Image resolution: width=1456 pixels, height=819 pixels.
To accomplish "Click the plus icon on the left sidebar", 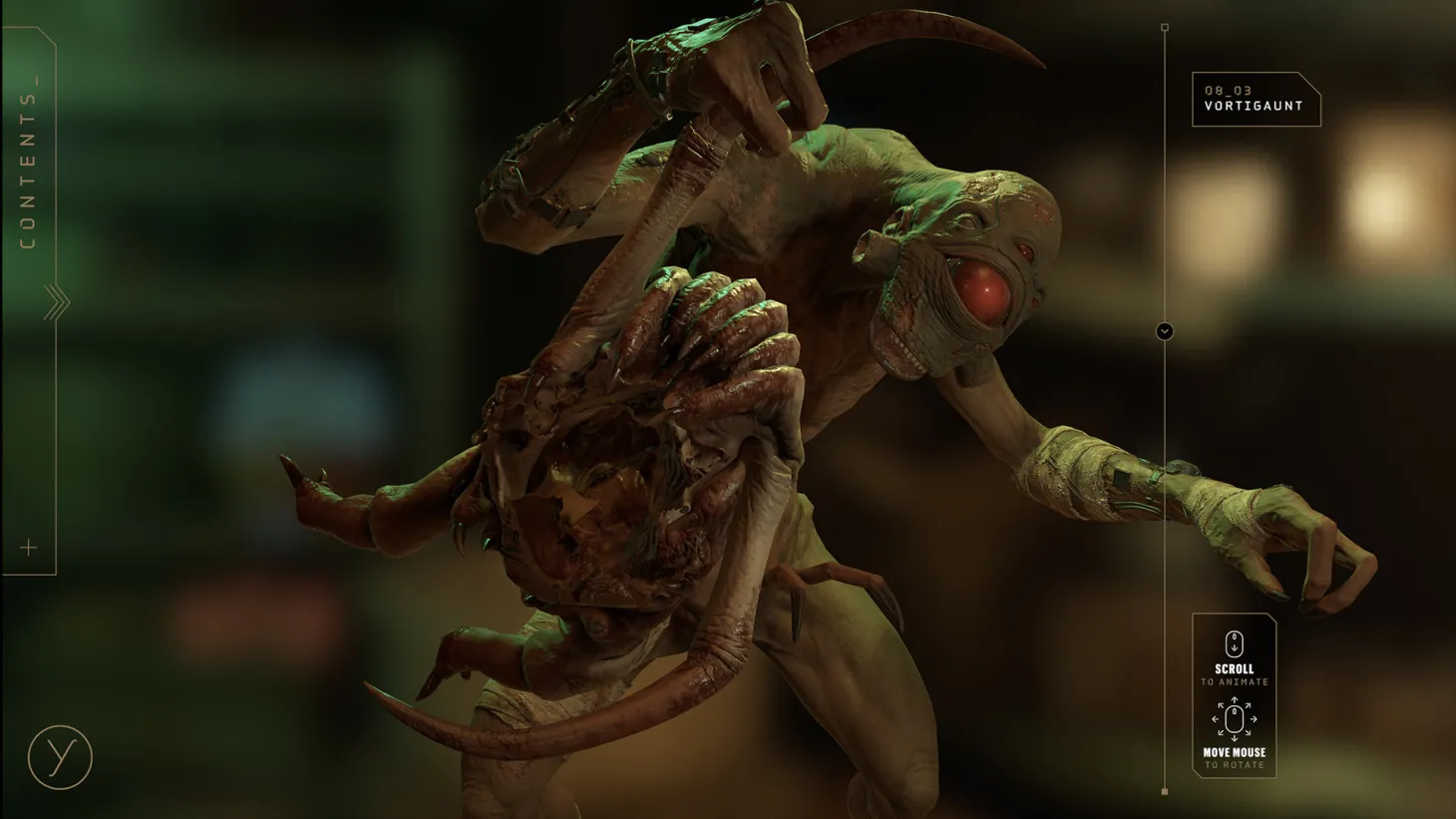I will click(x=27, y=547).
